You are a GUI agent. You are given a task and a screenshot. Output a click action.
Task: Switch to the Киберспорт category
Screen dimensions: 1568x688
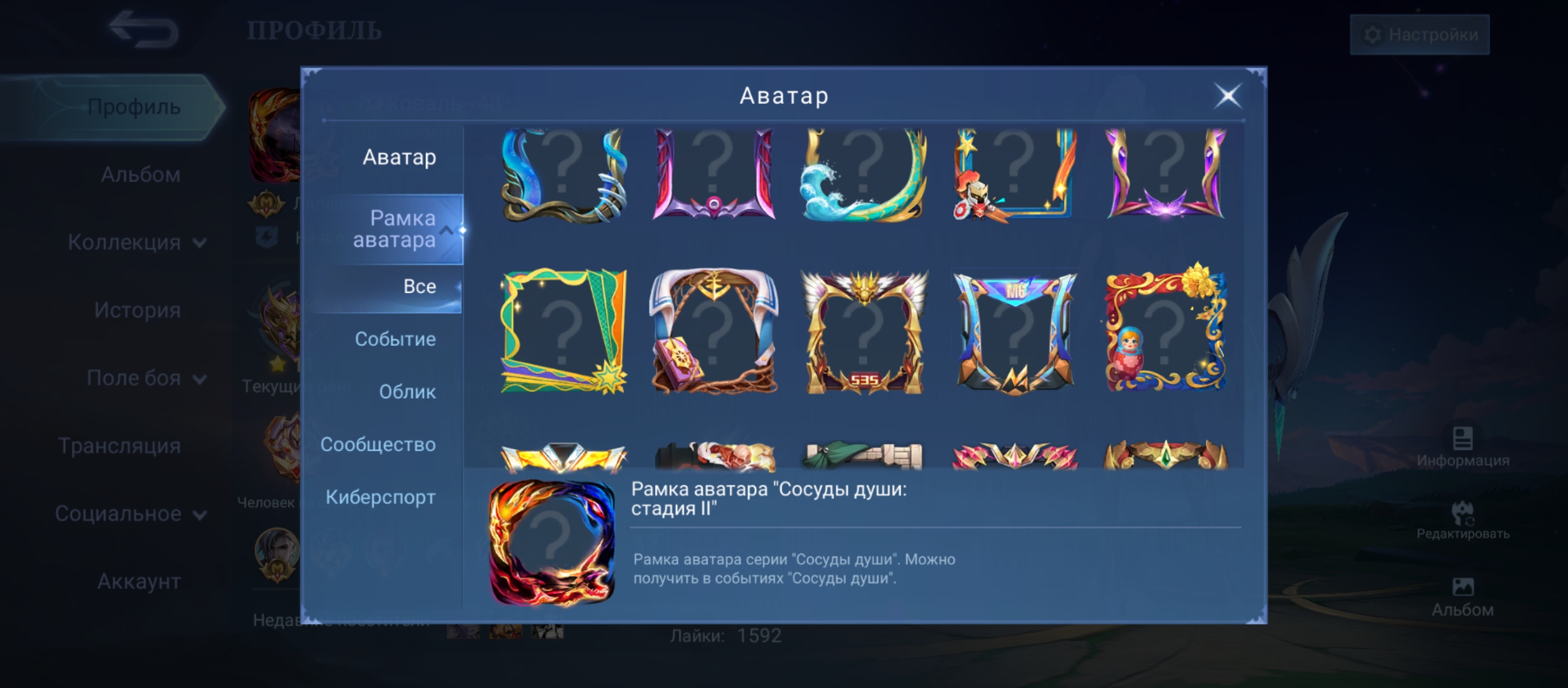tap(381, 498)
